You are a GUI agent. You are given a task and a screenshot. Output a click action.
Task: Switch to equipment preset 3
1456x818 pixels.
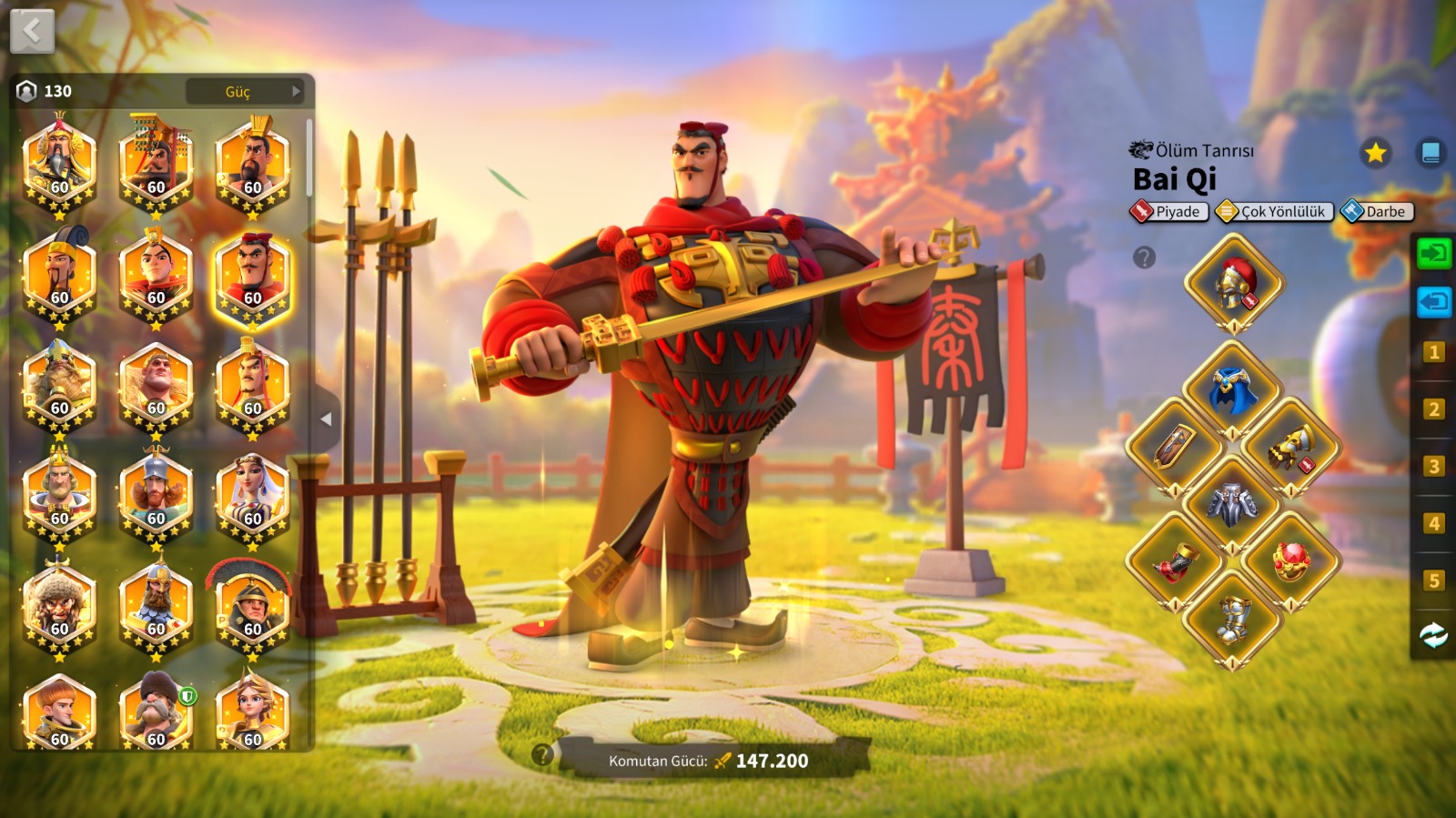click(1433, 467)
